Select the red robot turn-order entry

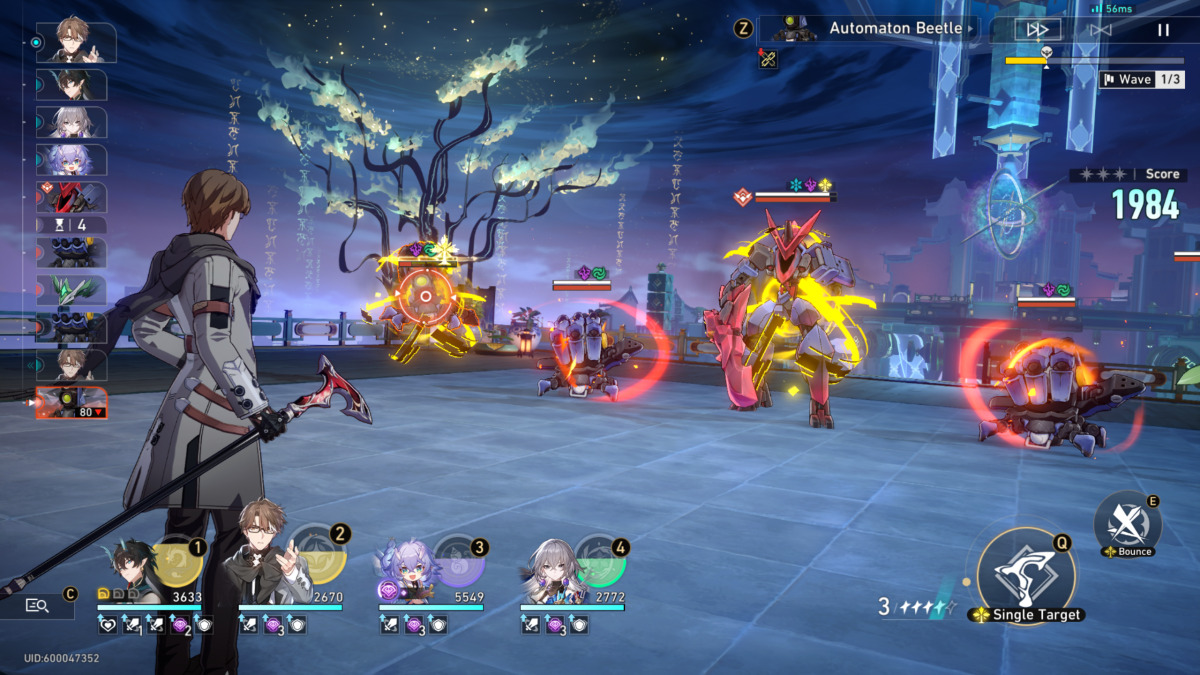[x=71, y=197]
